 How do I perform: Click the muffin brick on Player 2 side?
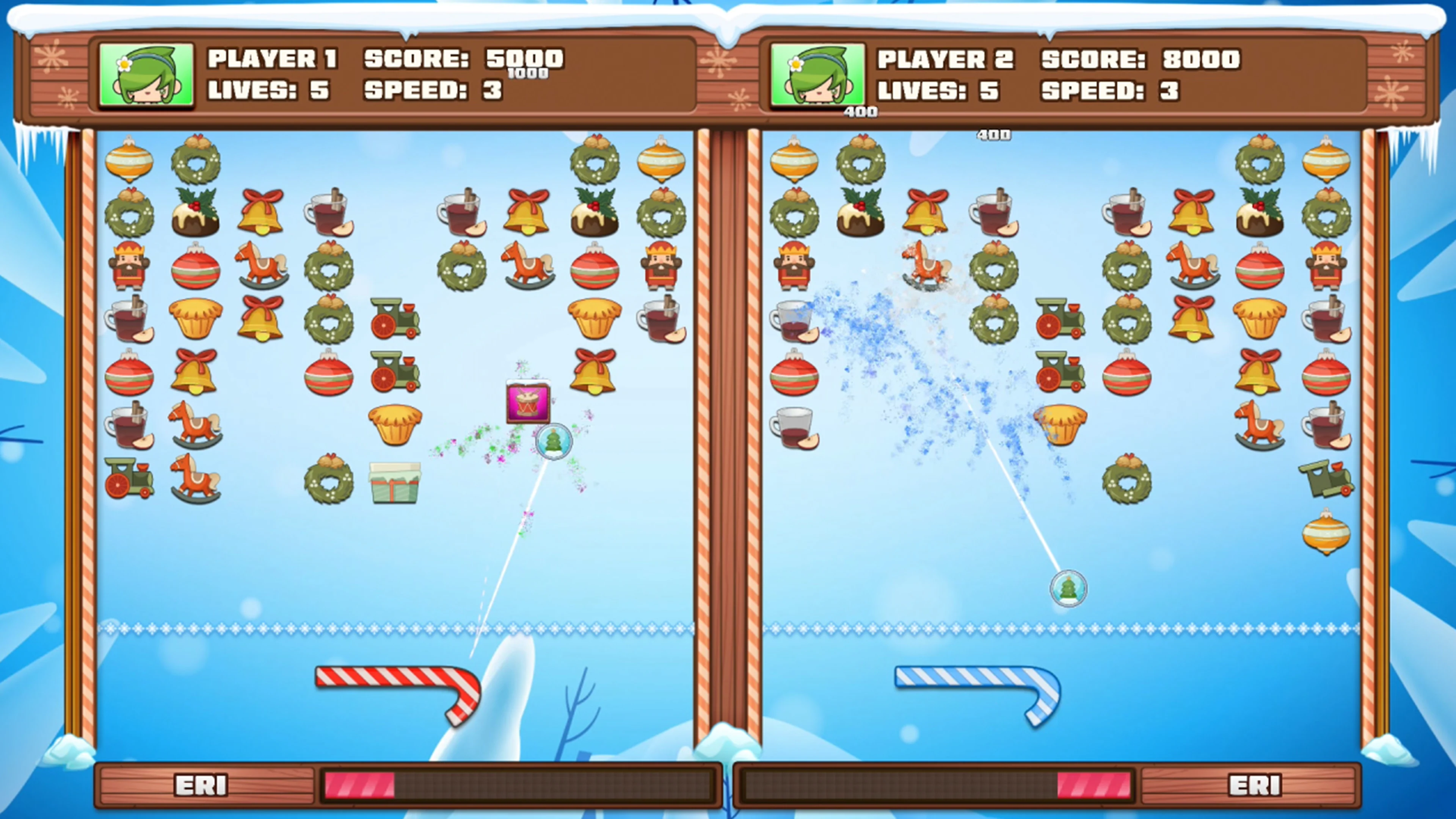[1060, 424]
